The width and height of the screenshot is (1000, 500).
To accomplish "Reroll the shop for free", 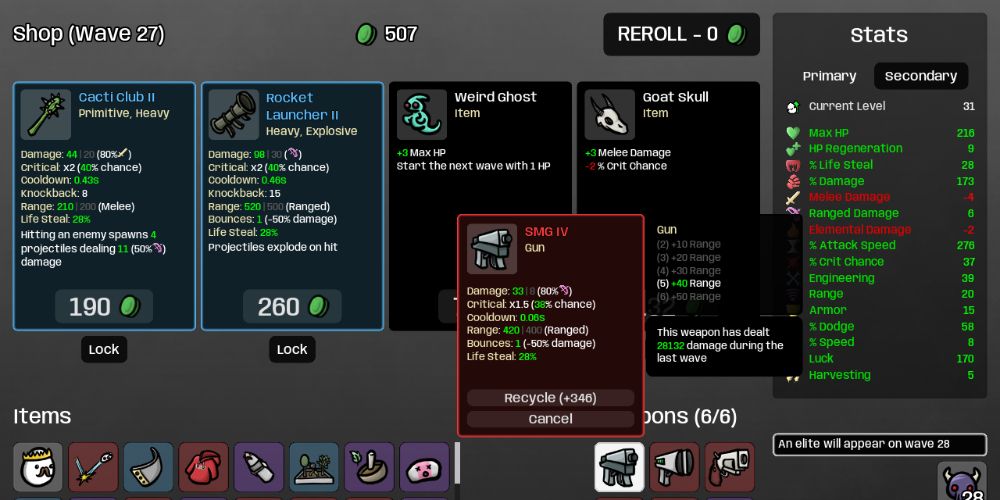I will (681, 34).
